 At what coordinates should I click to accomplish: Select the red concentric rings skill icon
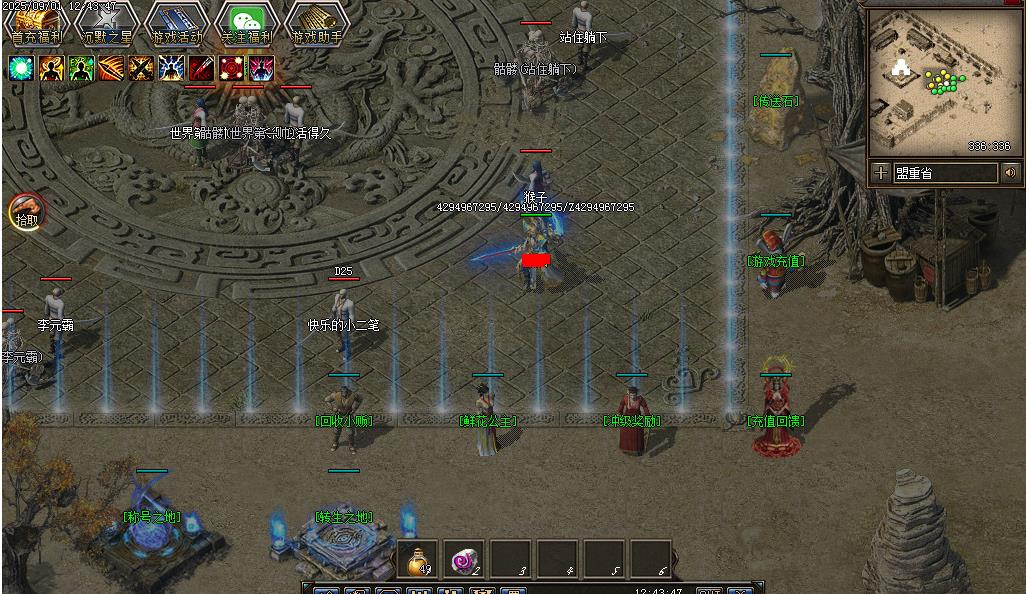click(231, 68)
